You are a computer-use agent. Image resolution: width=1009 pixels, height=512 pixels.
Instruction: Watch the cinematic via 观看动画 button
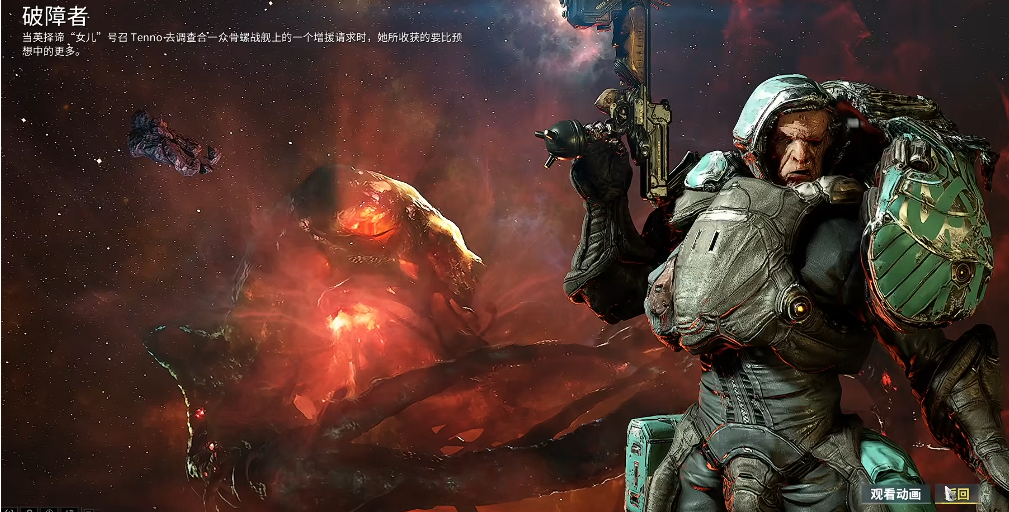[895, 494]
